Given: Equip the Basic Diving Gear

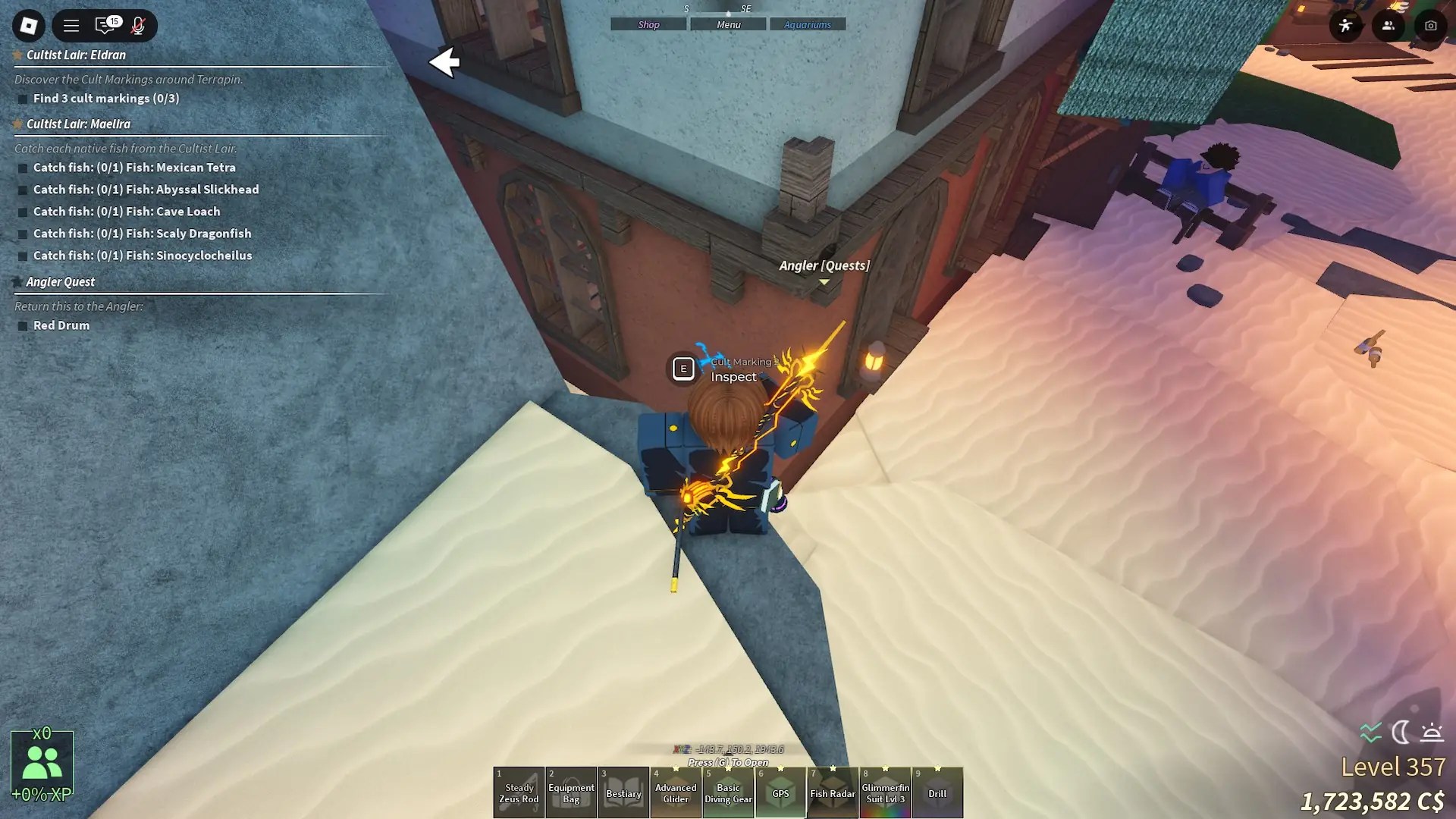Looking at the screenshot, I should [x=729, y=792].
